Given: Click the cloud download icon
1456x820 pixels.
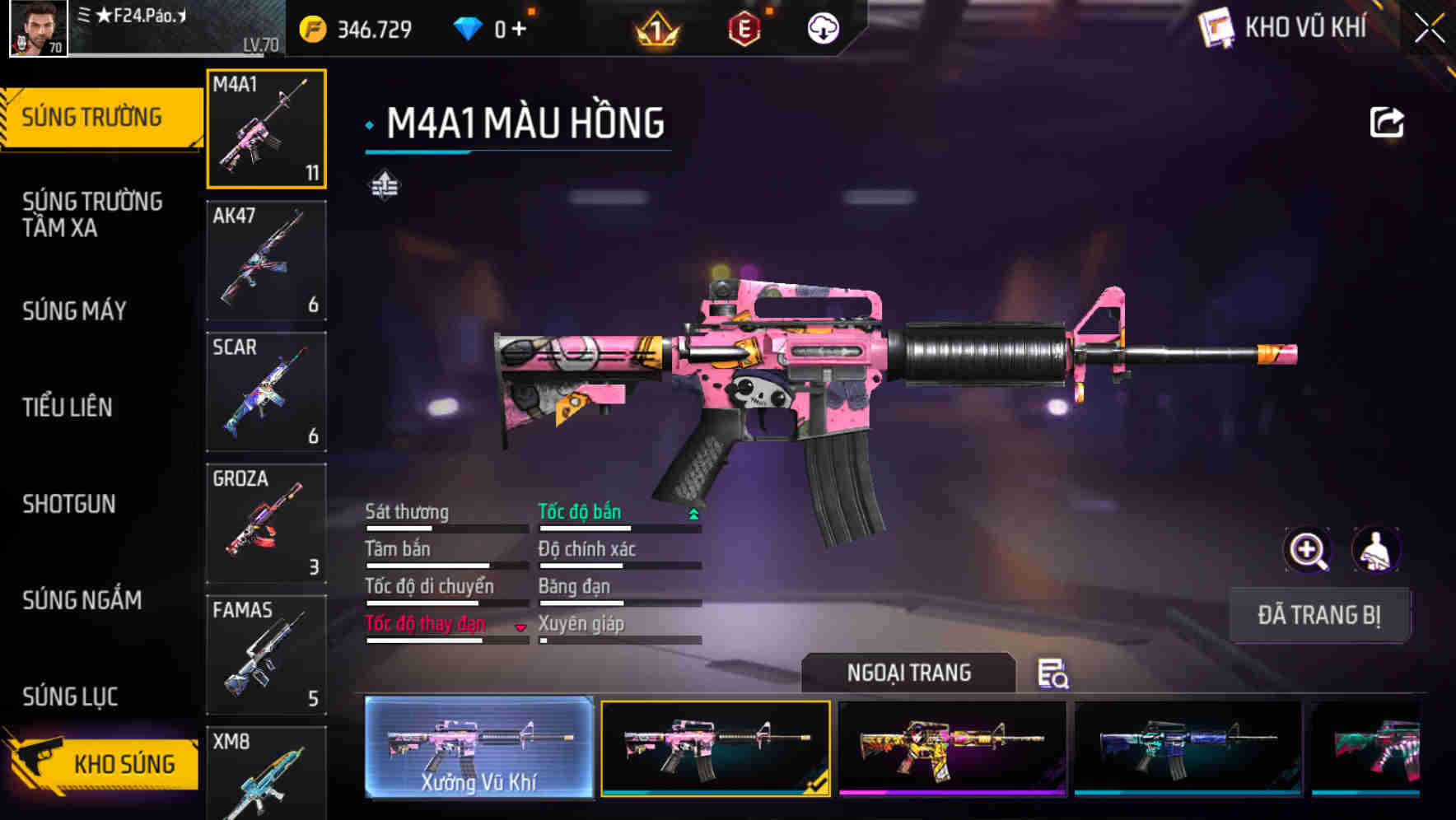Looking at the screenshot, I should pyautogui.click(x=823, y=26).
